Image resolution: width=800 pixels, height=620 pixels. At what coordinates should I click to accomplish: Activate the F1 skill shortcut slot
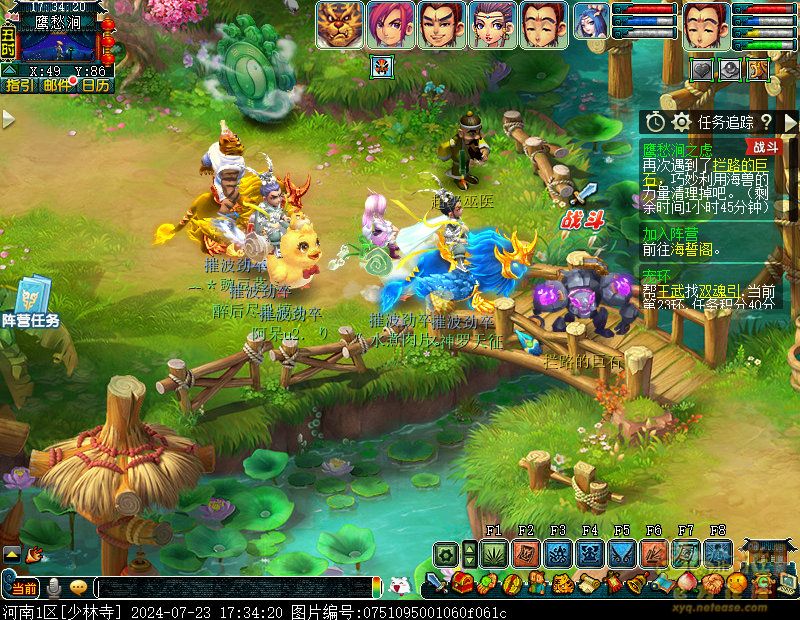point(494,553)
